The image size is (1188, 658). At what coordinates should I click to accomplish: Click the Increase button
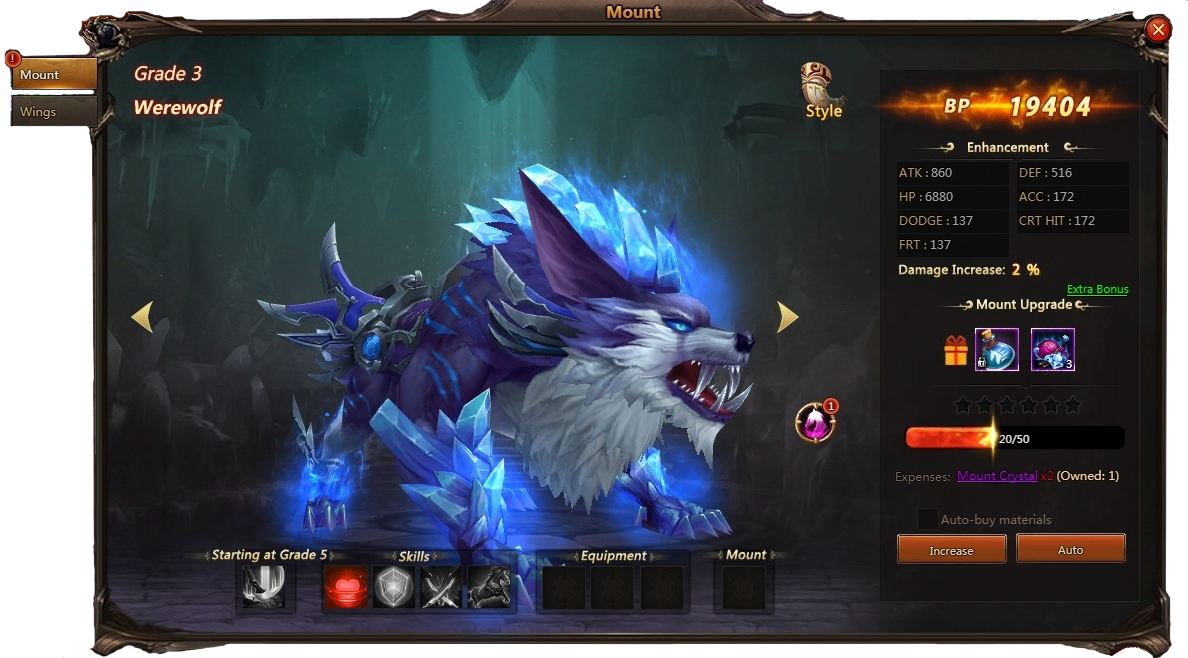point(951,550)
